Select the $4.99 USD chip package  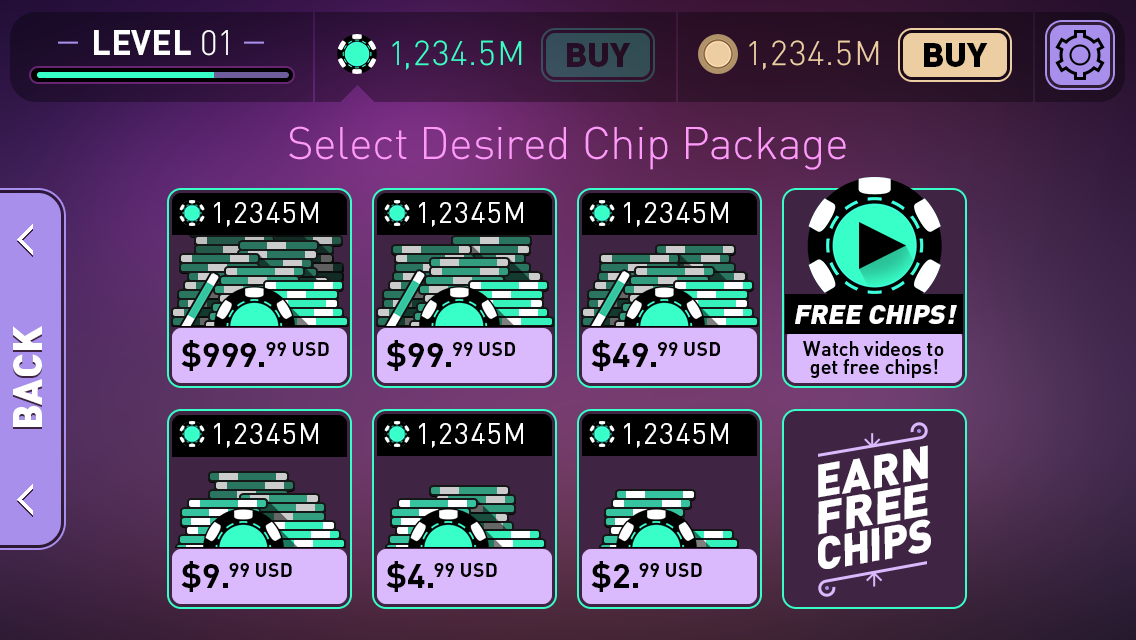tap(464, 509)
